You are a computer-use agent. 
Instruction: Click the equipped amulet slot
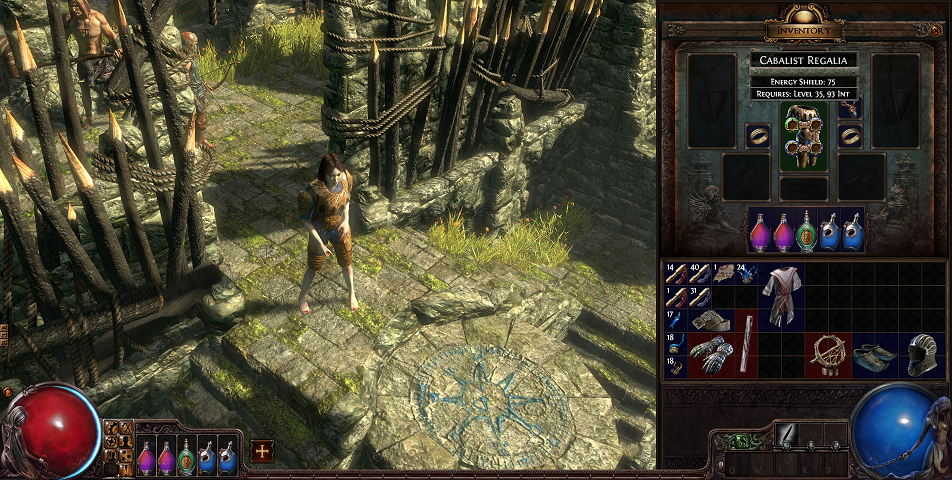[x=849, y=109]
